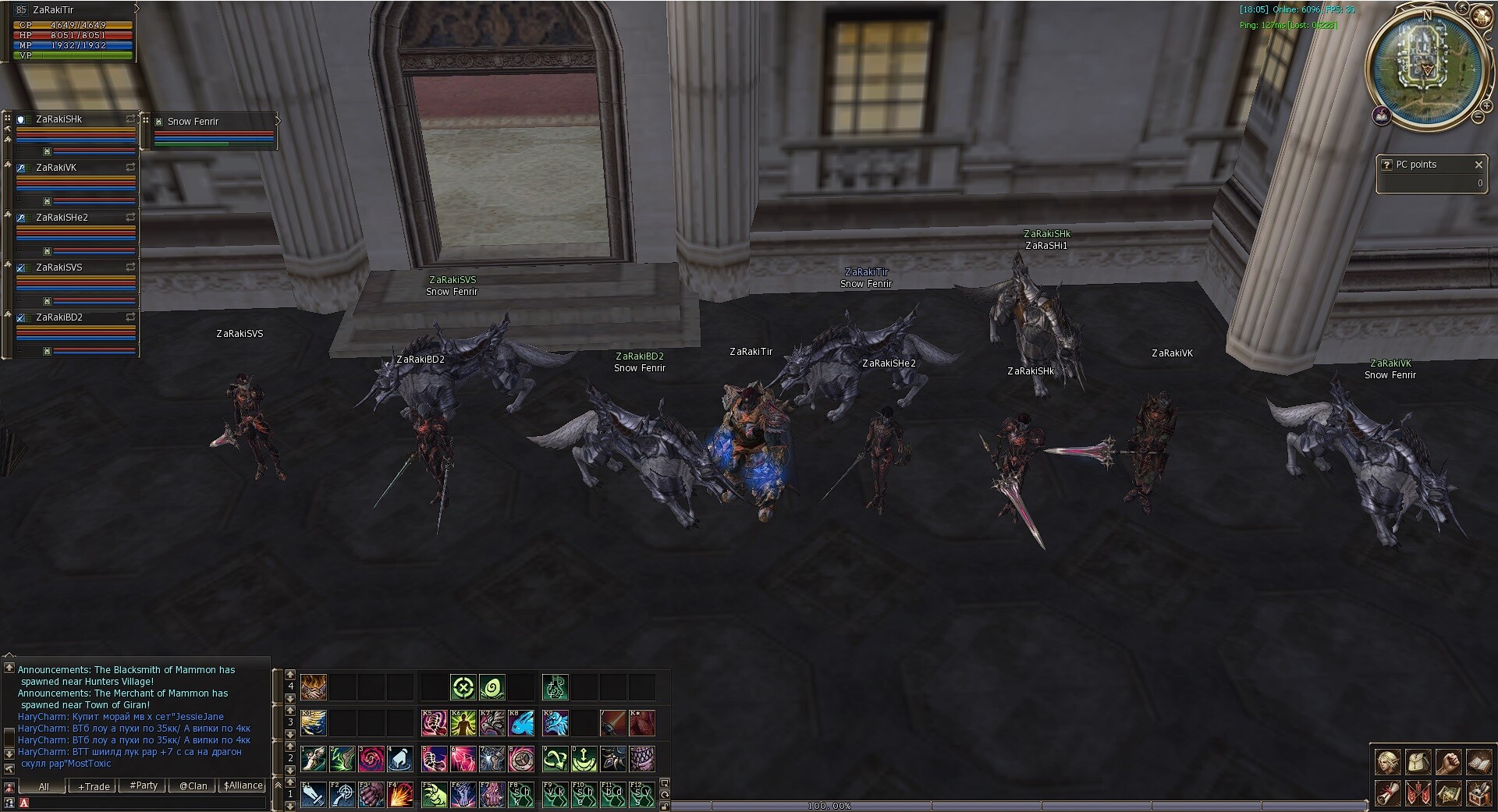Switch to the #Party chat tab
The image size is (1498, 812).
coord(144,785)
